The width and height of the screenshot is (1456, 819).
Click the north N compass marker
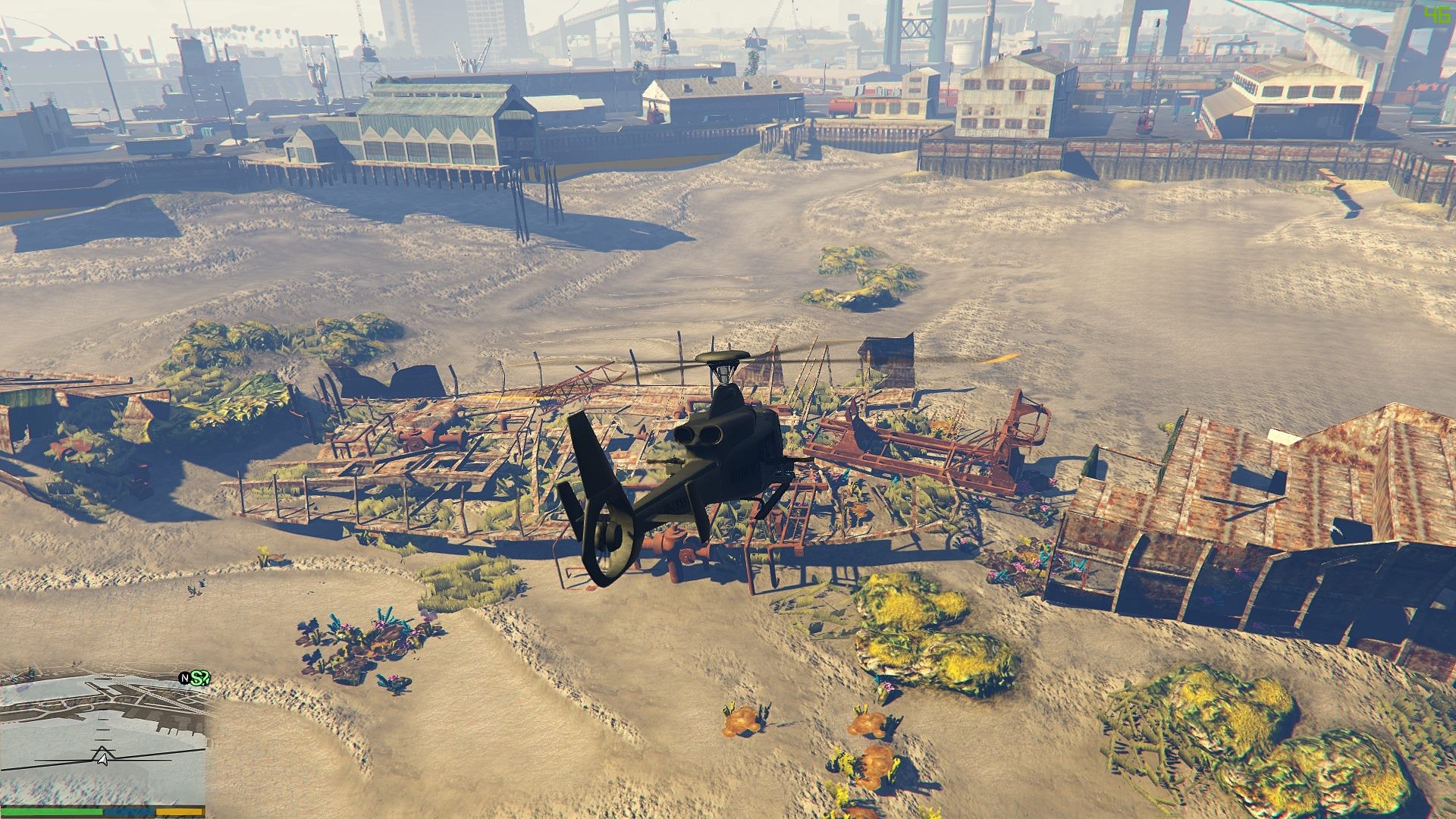(x=184, y=677)
